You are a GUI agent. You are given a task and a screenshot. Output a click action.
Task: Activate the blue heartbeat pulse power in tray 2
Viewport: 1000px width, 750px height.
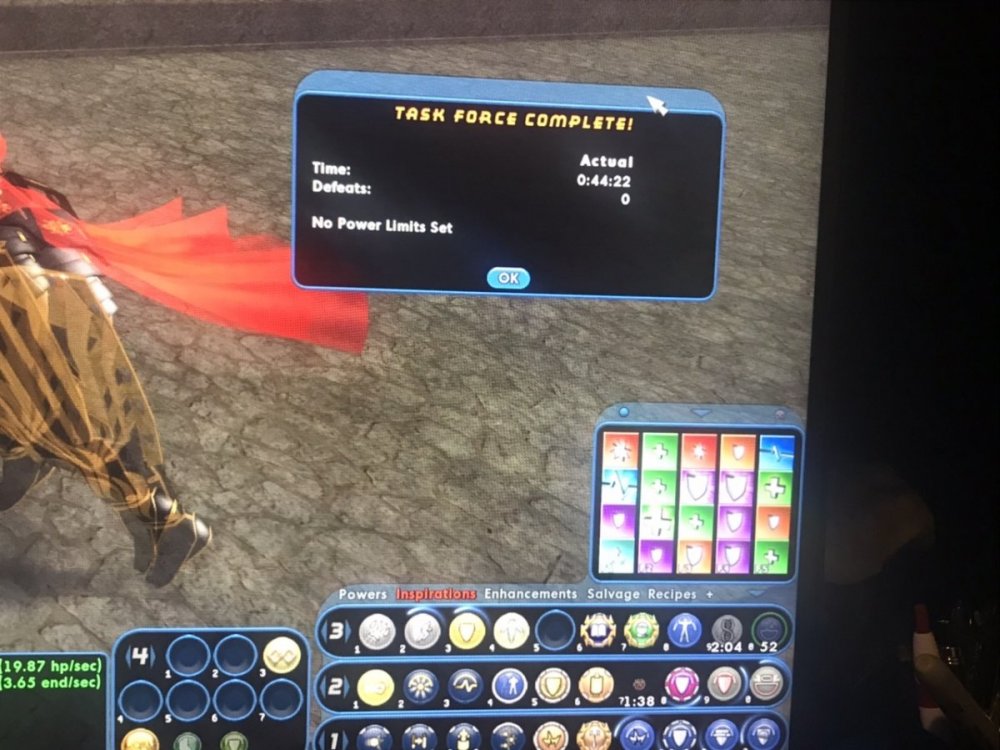[x=466, y=687]
